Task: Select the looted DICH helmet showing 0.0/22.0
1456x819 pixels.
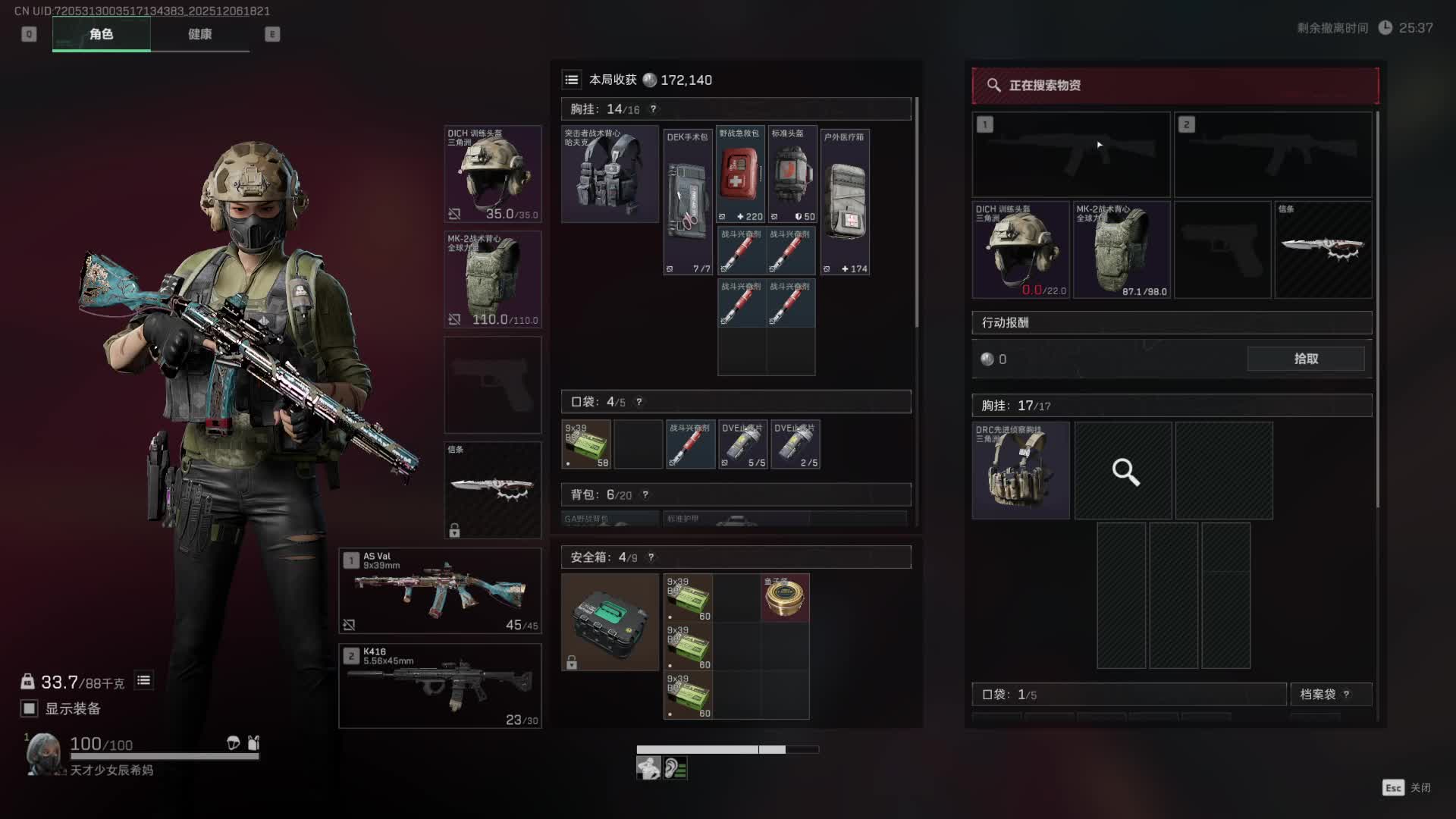Action: [1021, 249]
